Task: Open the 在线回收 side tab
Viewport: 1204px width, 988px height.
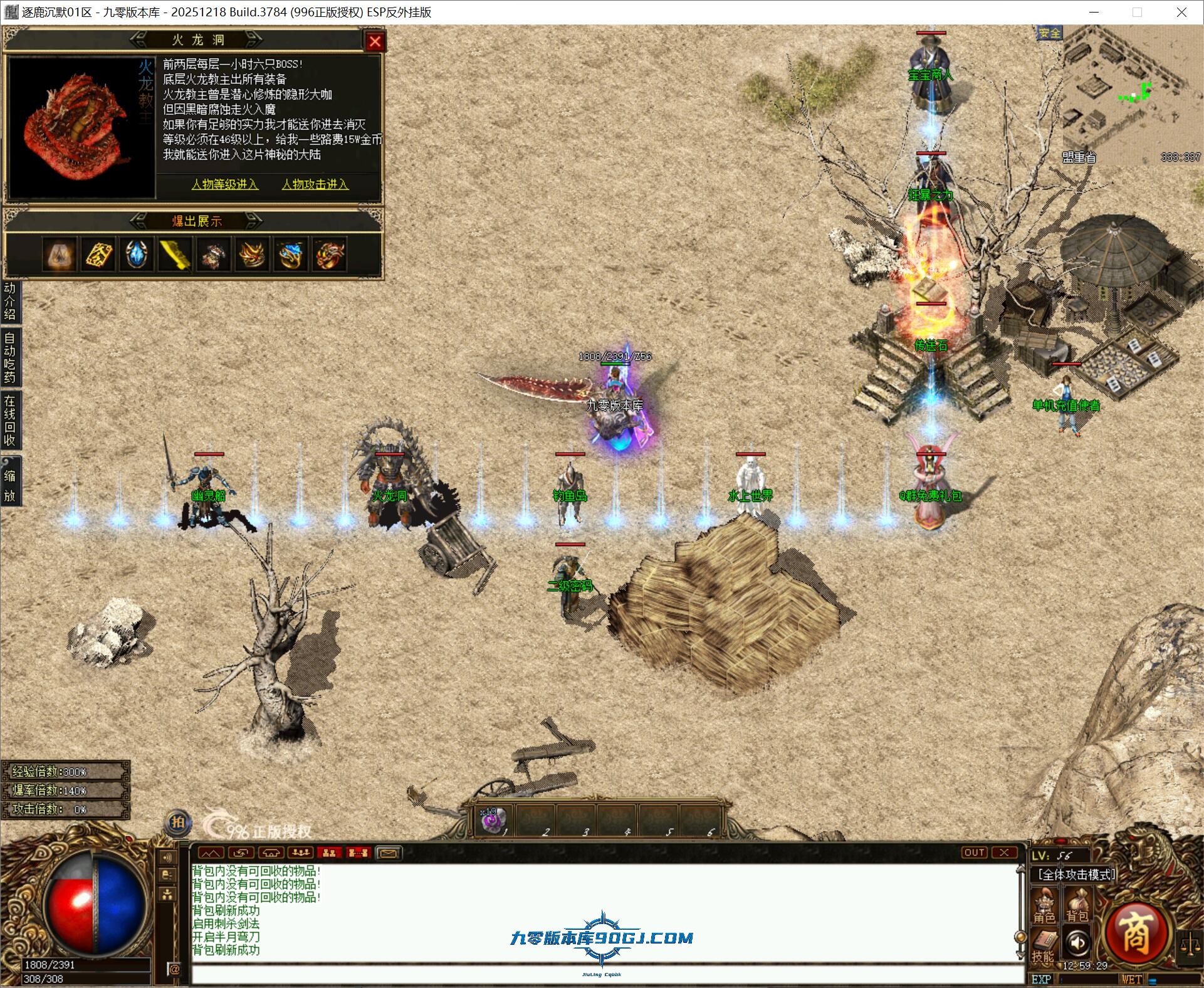Action: [x=10, y=420]
